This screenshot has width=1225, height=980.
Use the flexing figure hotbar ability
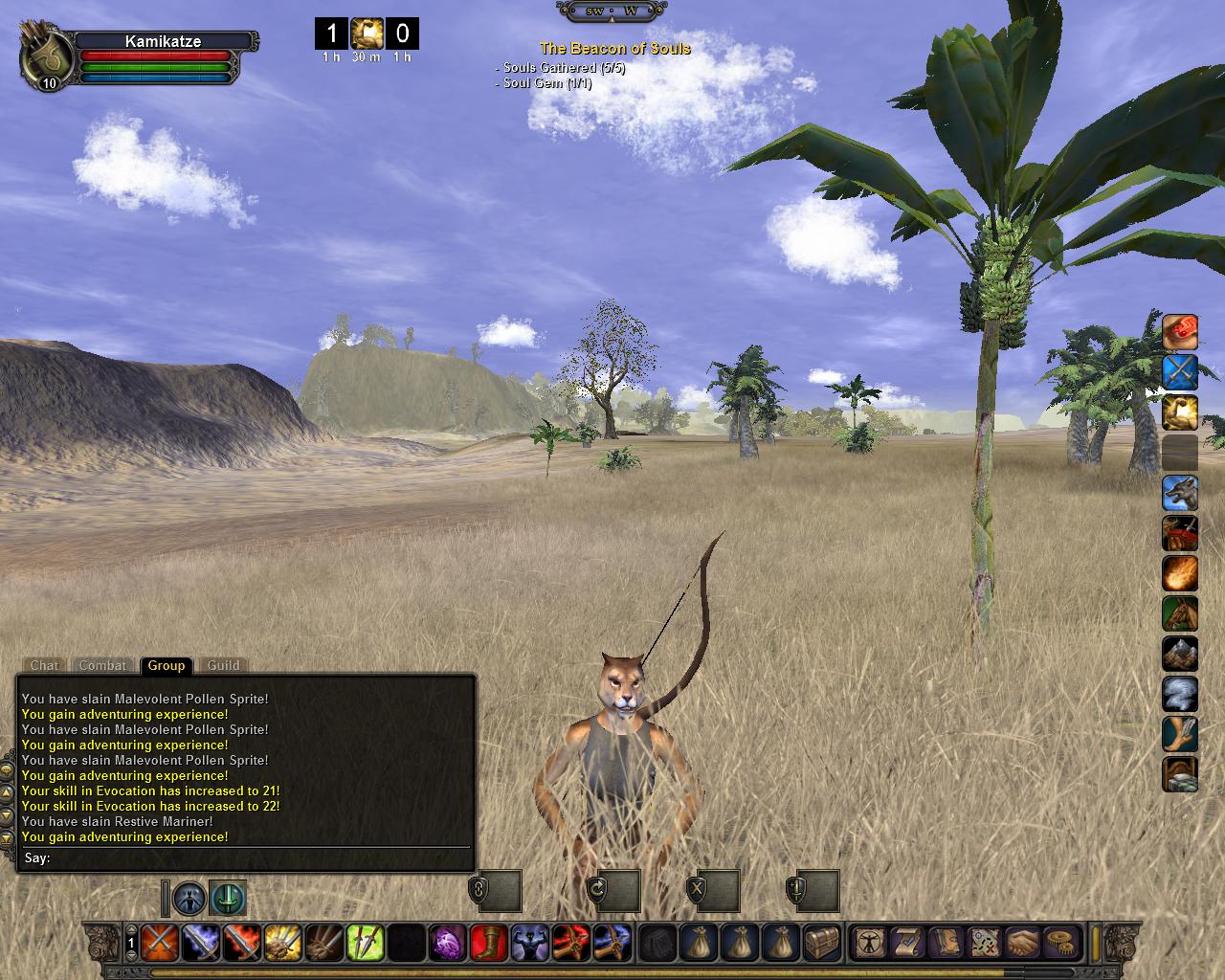point(529,943)
